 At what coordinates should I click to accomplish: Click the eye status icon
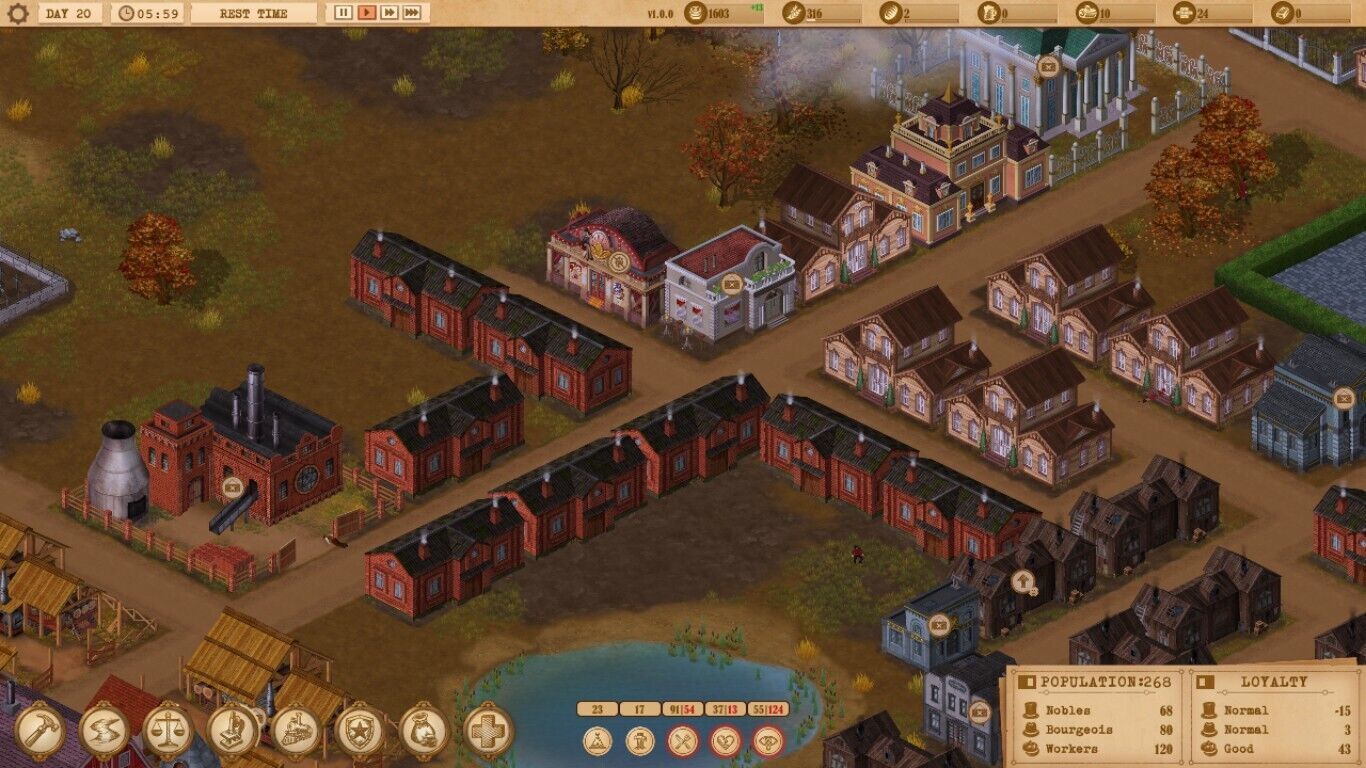(768, 742)
